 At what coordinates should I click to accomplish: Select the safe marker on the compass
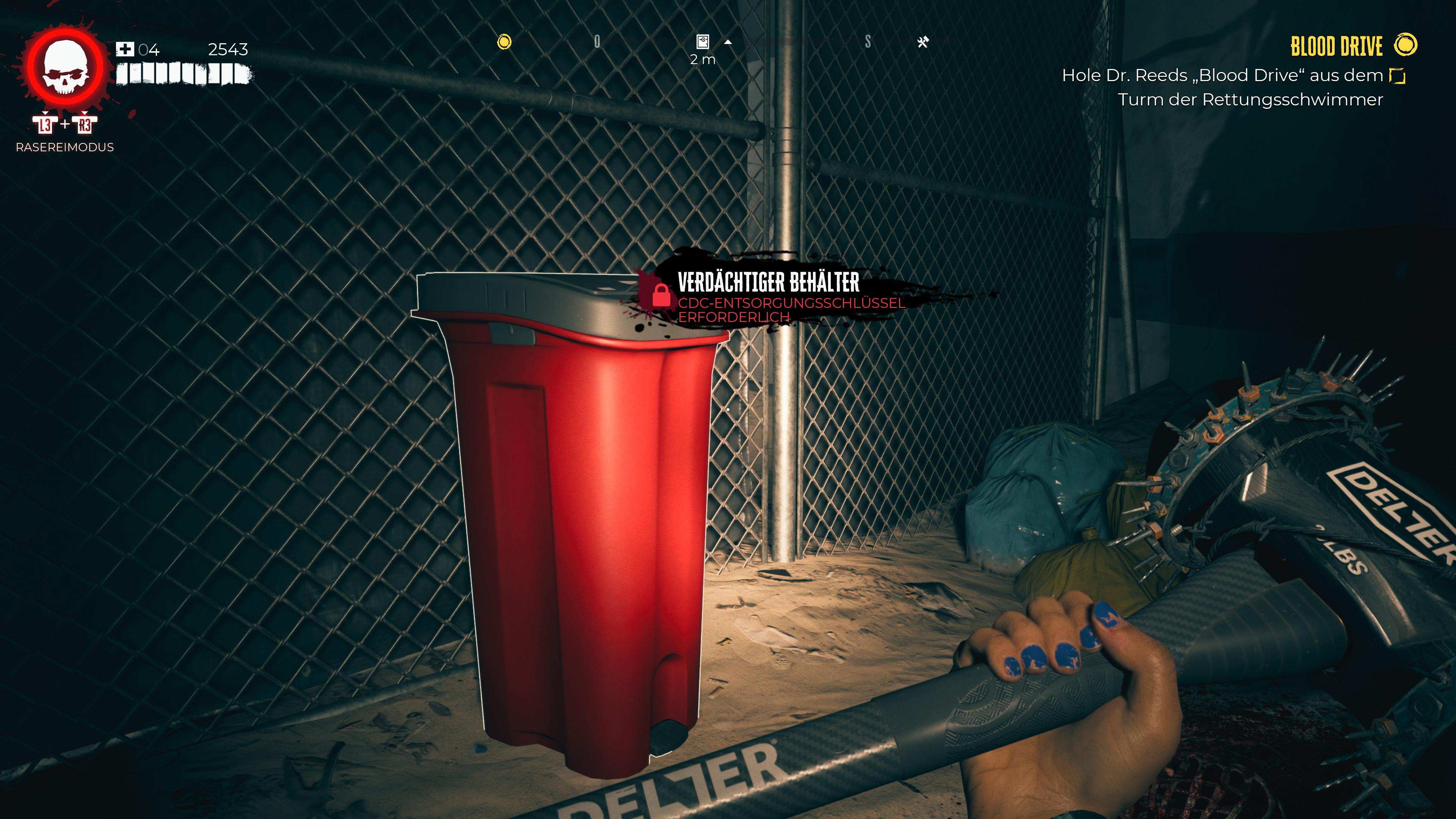703,42
